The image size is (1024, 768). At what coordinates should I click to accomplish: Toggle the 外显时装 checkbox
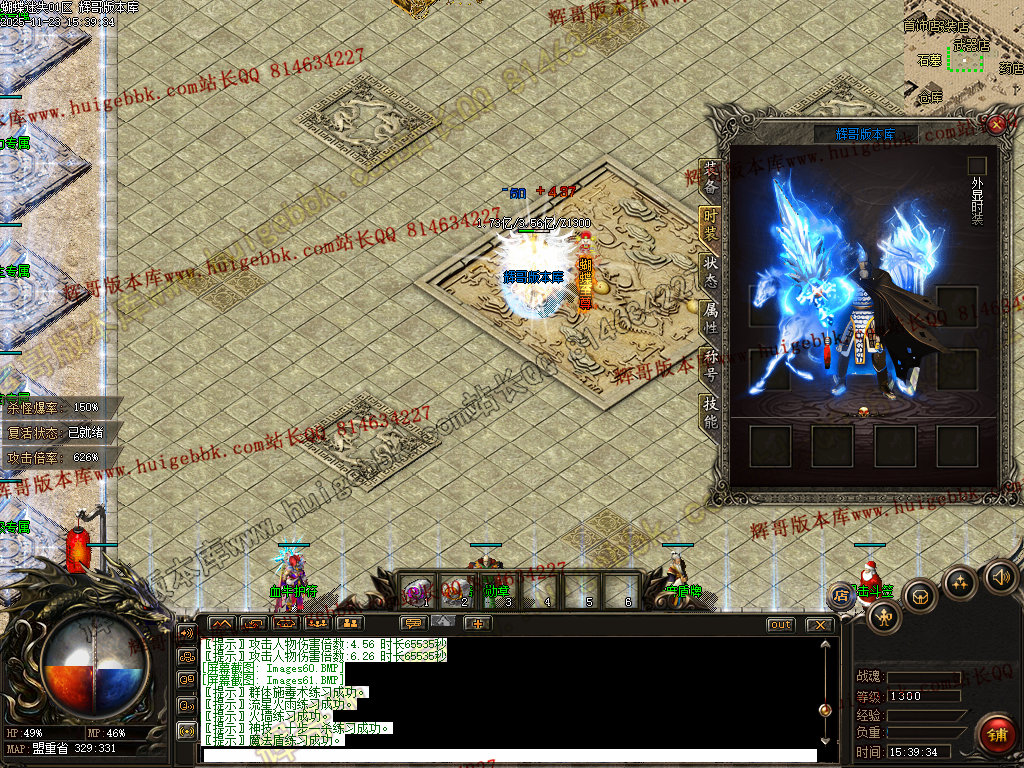977,165
